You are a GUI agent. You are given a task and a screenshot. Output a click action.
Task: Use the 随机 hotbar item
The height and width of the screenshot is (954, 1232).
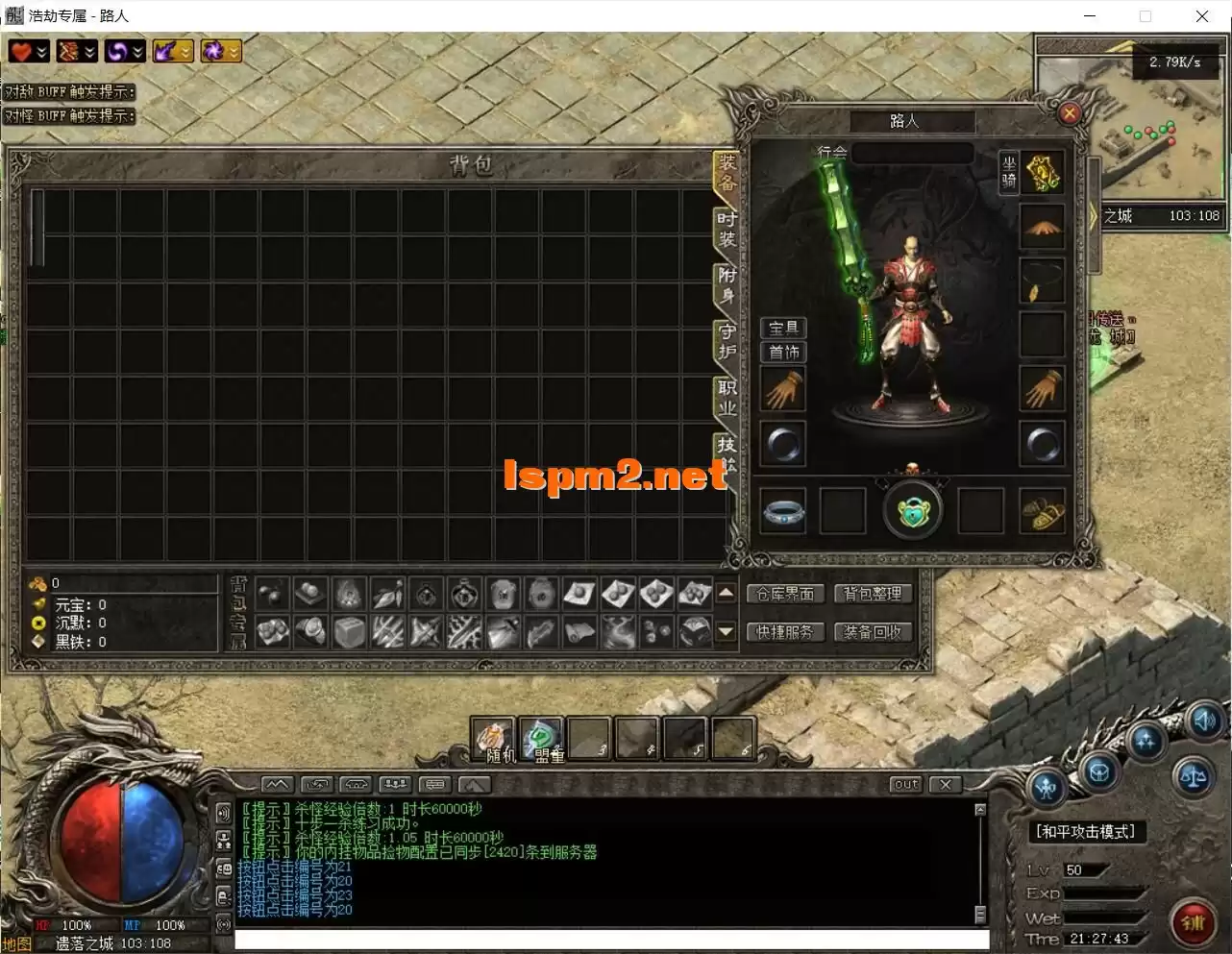tap(493, 740)
